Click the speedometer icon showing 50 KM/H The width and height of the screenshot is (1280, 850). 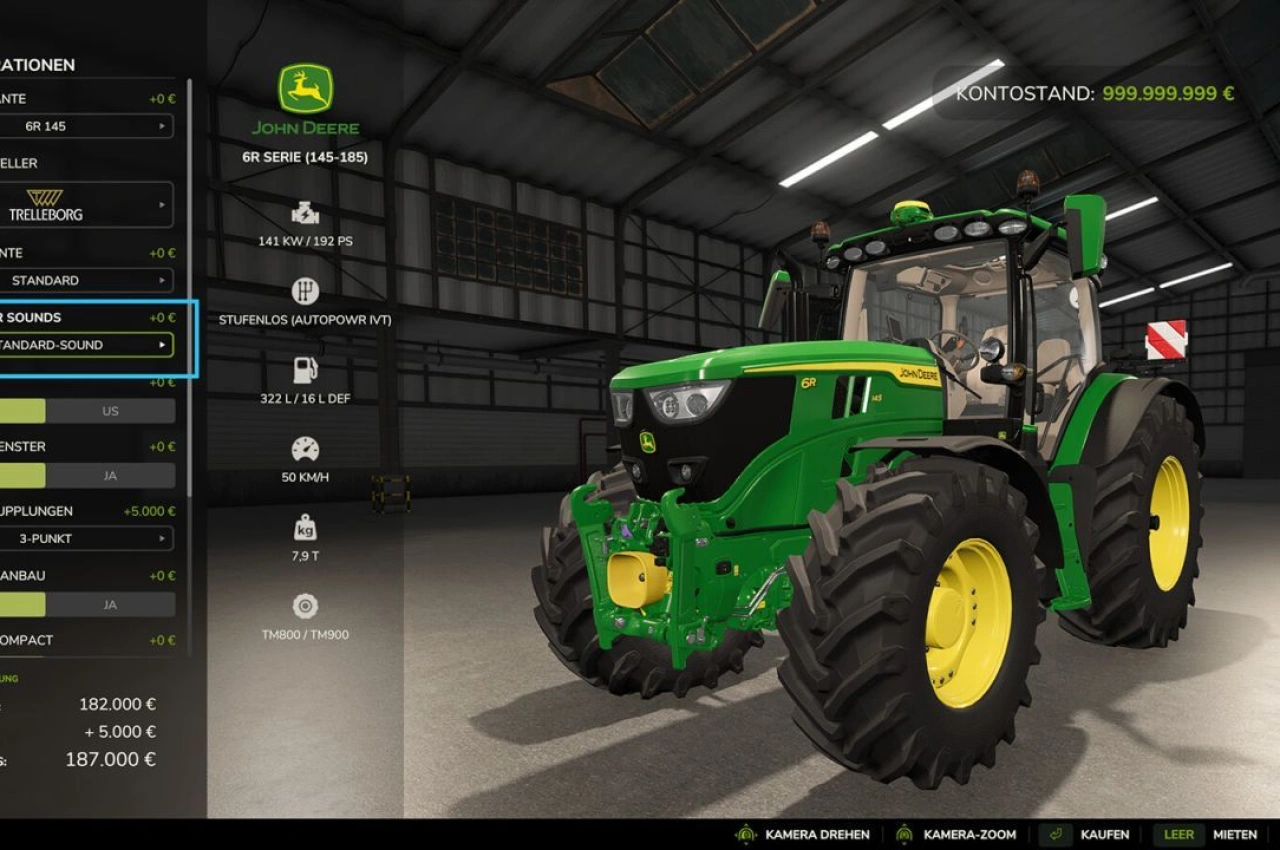(x=303, y=448)
